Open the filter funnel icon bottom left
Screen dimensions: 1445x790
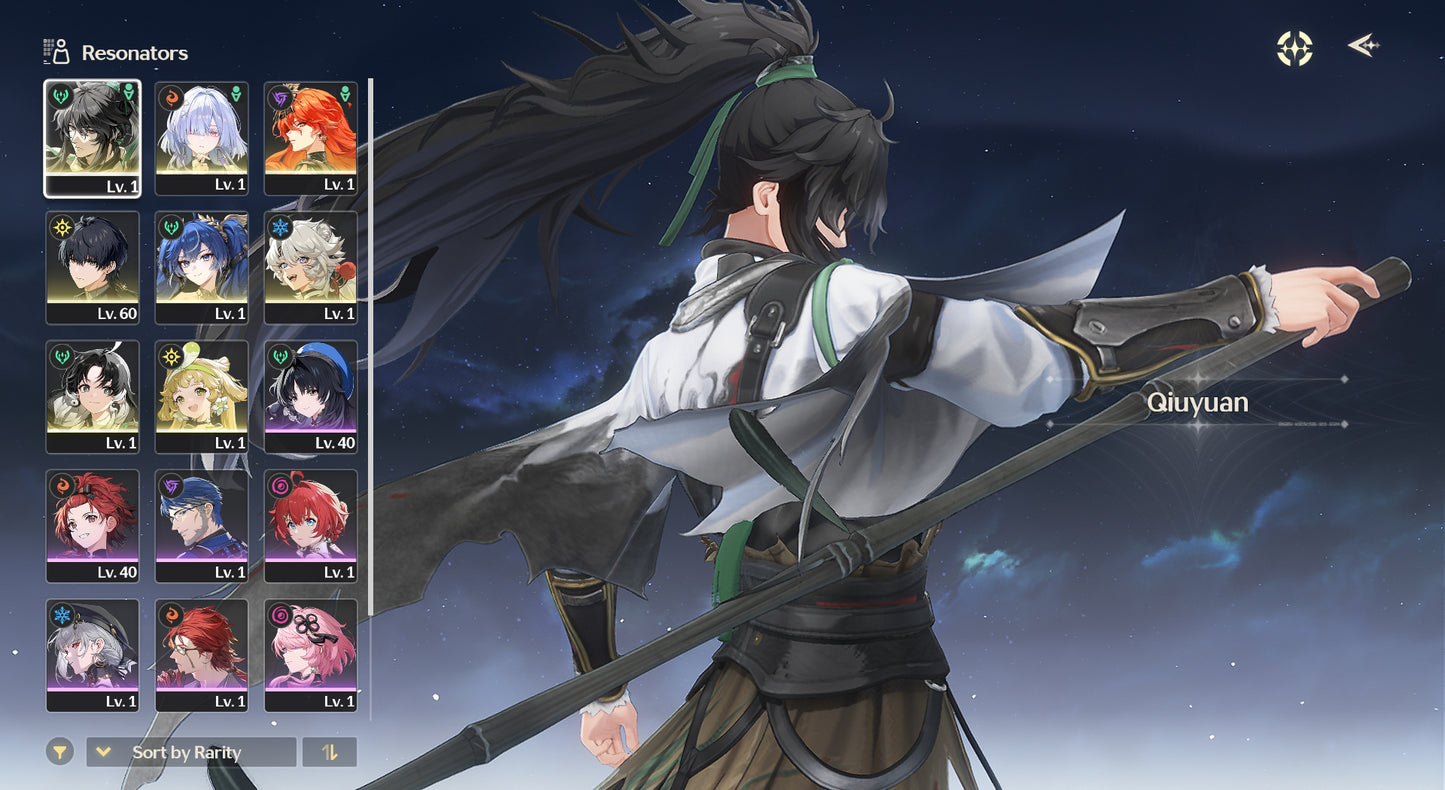59,751
